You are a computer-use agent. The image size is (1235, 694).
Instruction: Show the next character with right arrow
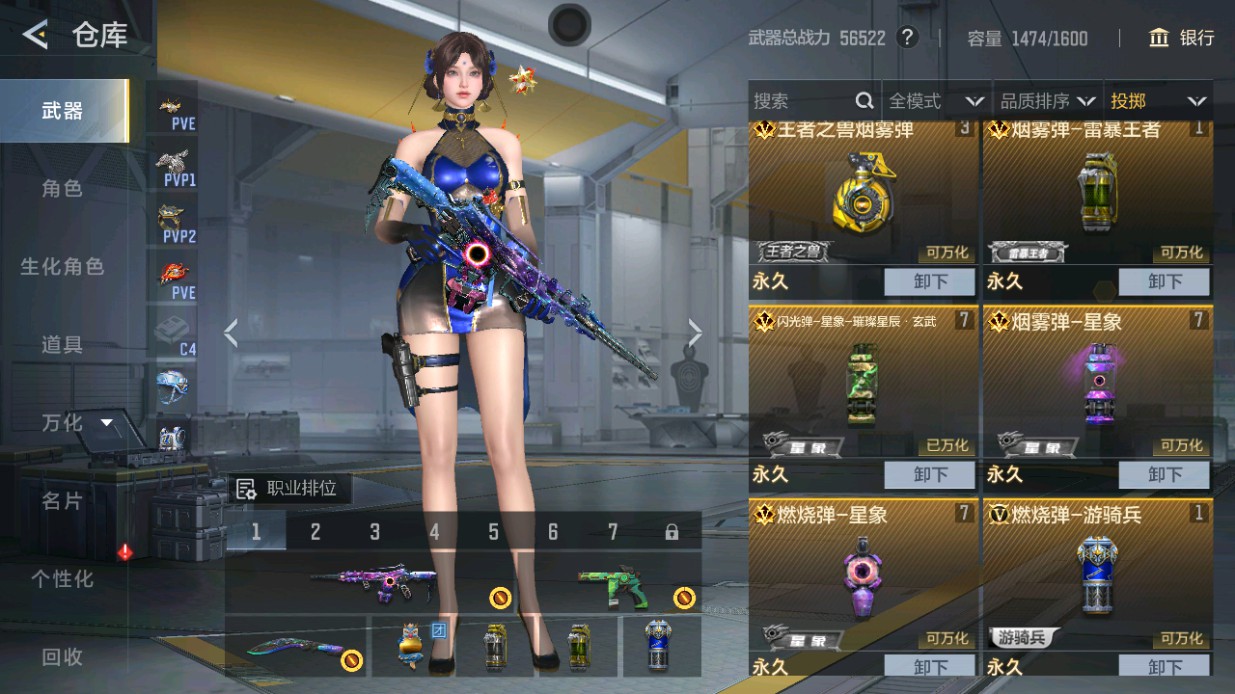pos(695,333)
